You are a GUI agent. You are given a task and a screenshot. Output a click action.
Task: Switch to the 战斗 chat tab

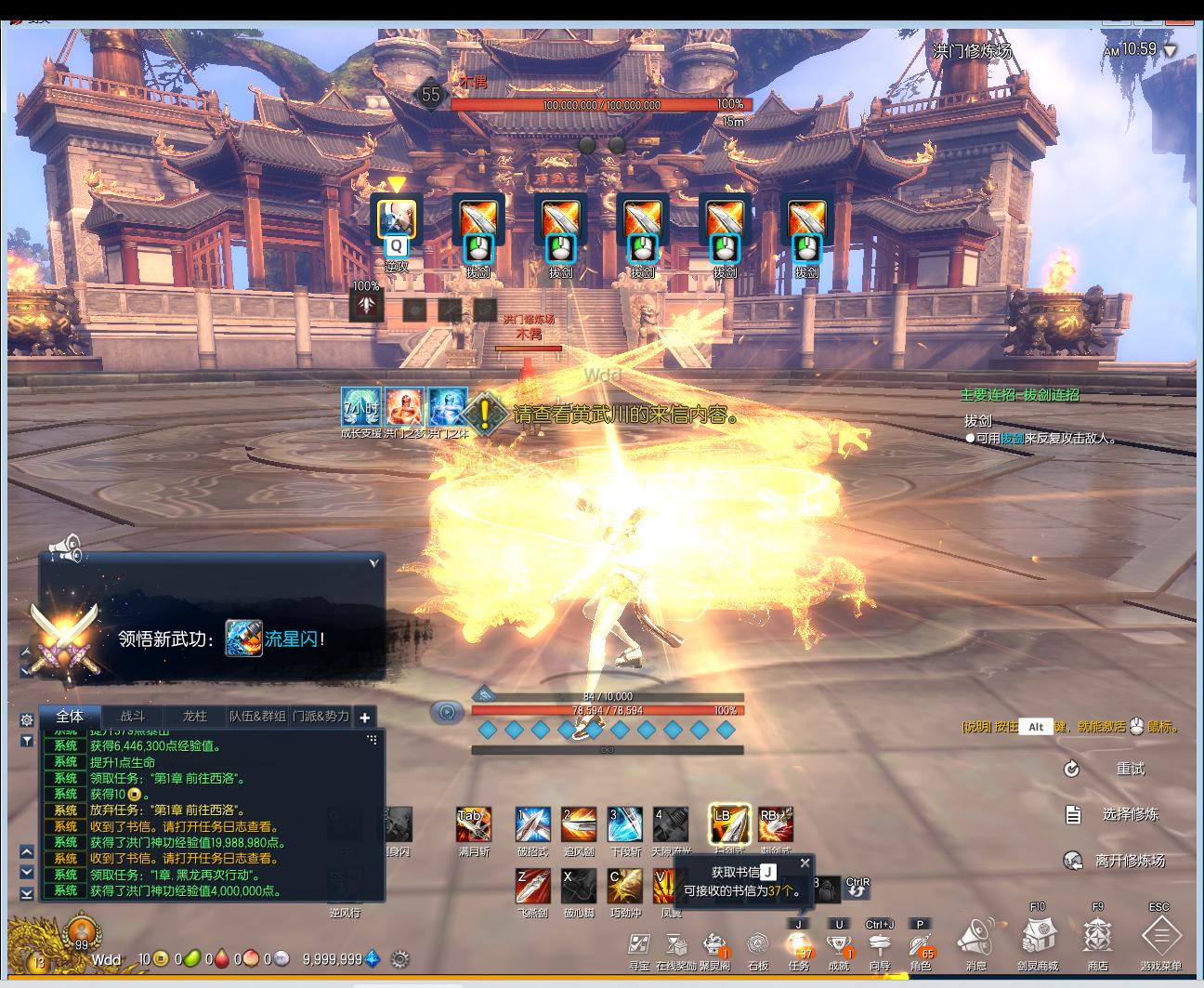(x=133, y=717)
